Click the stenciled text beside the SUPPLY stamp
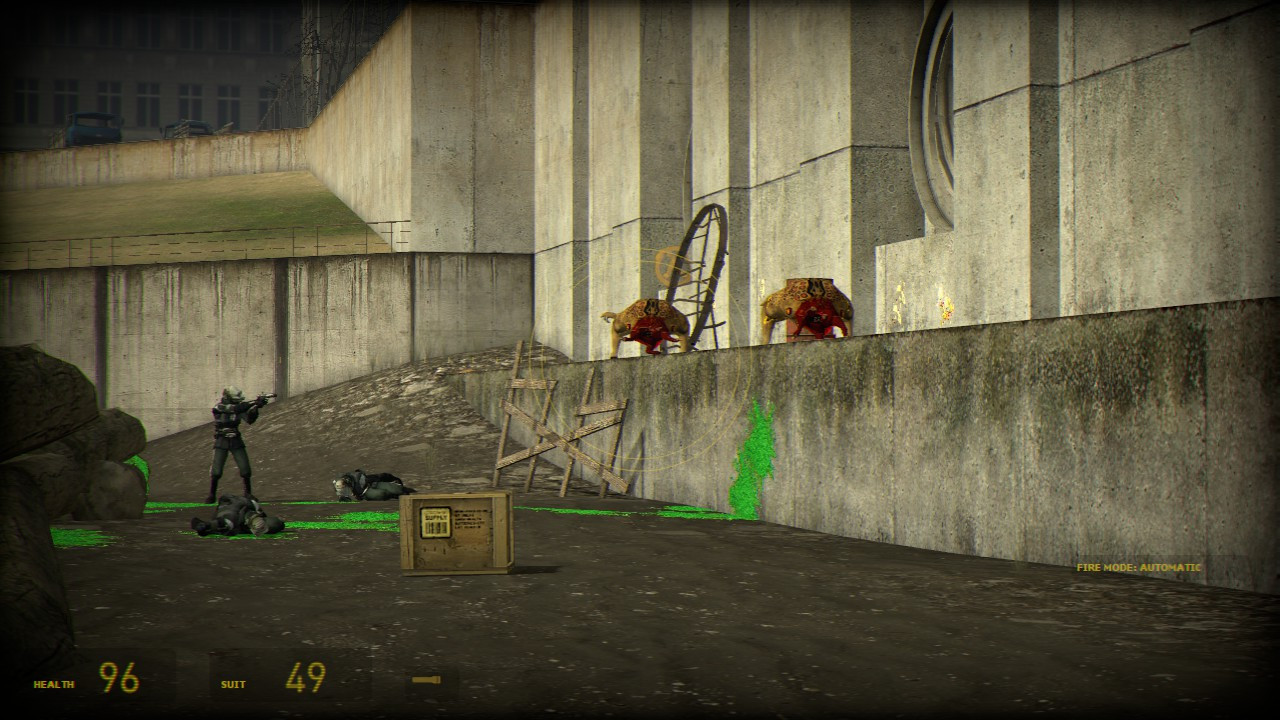1280x720 pixels. (470, 517)
